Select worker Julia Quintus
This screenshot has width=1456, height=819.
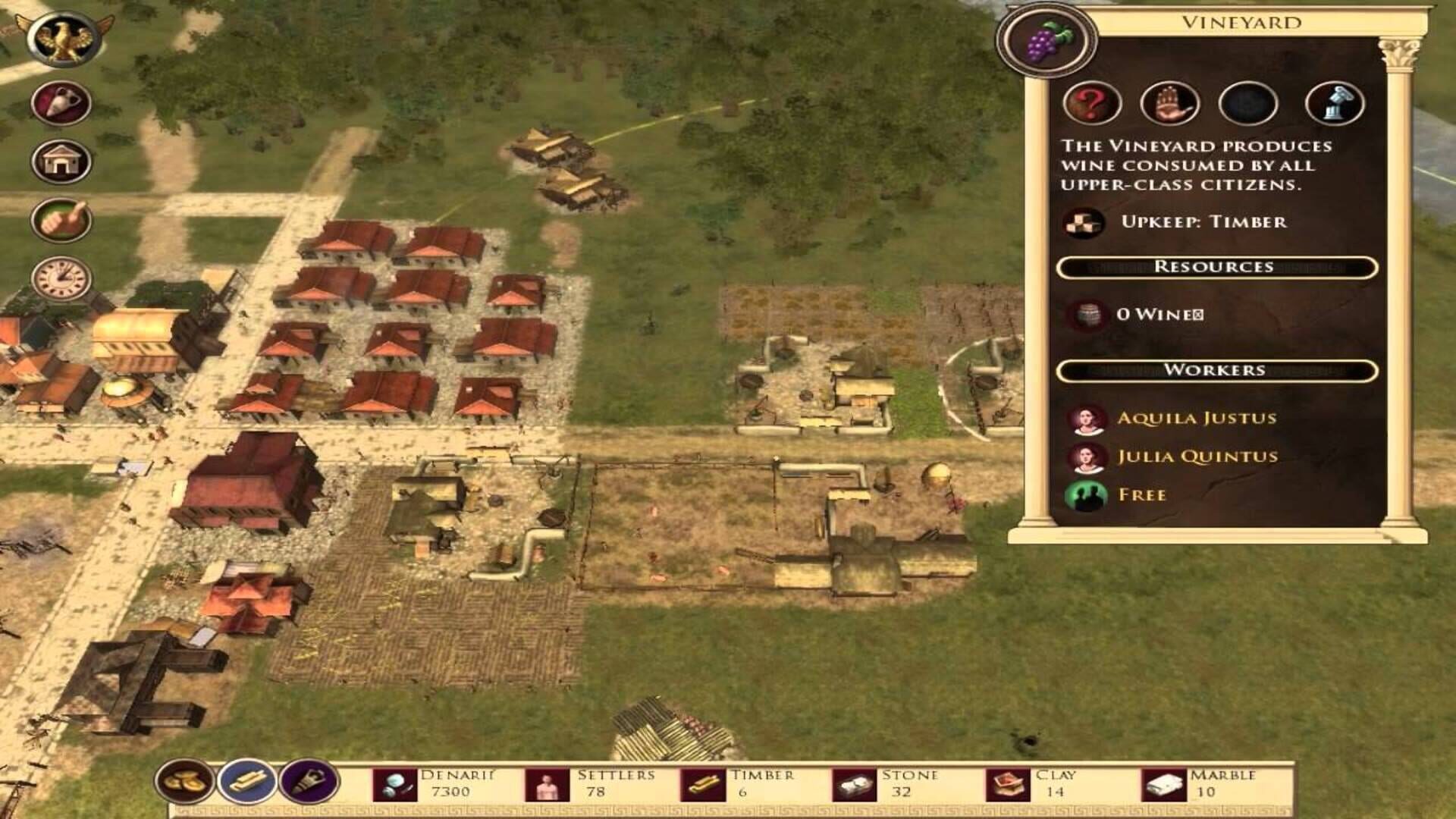(x=1197, y=457)
